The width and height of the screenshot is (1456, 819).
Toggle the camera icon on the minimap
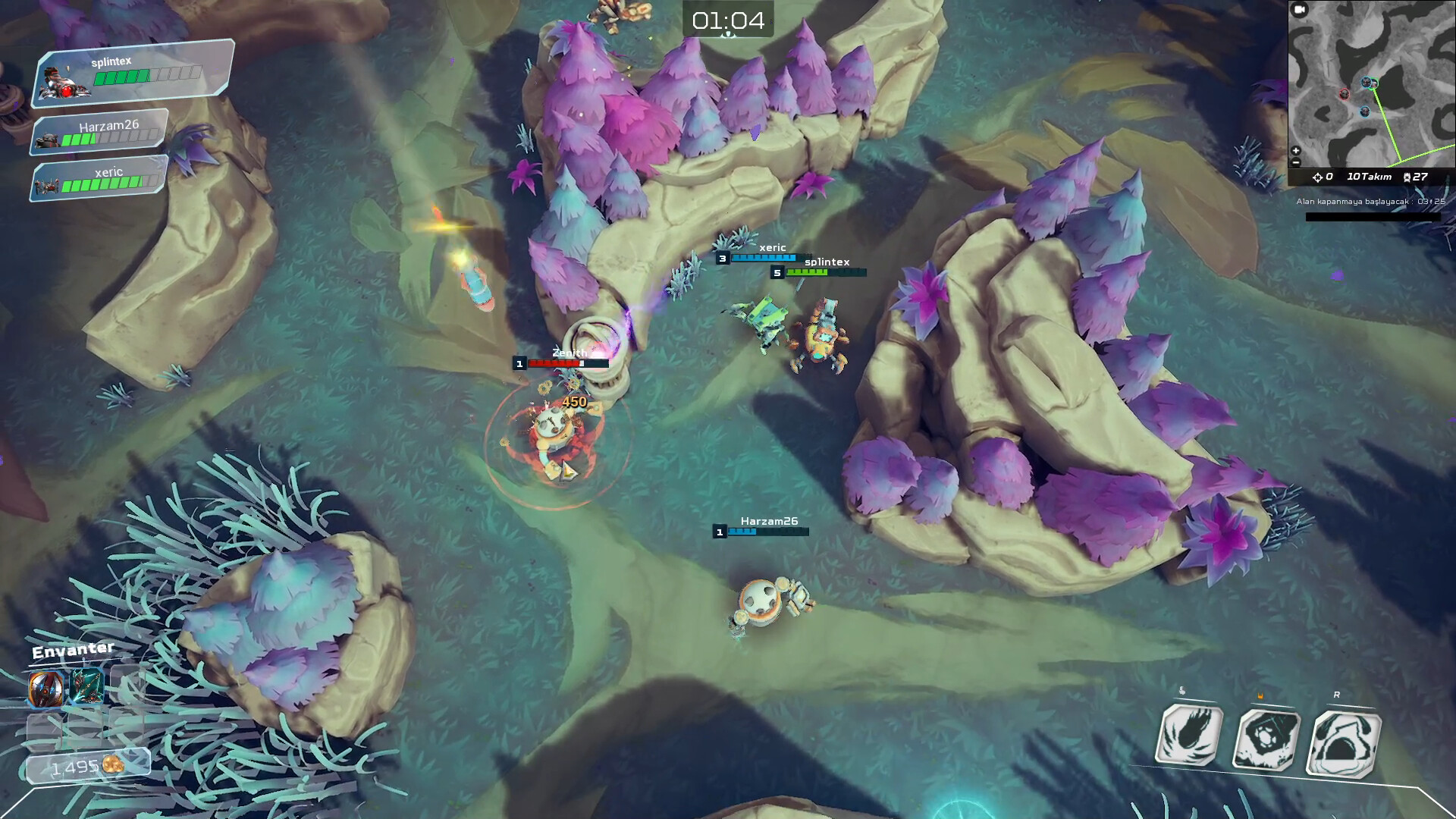click(1298, 8)
